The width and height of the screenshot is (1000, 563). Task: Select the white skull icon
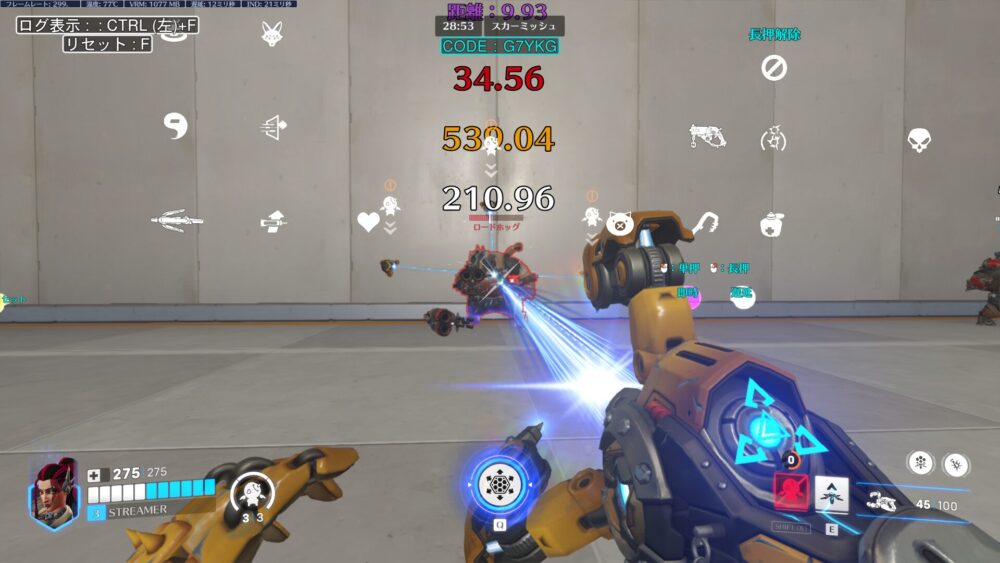pyautogui.click(x=919, y=140)
